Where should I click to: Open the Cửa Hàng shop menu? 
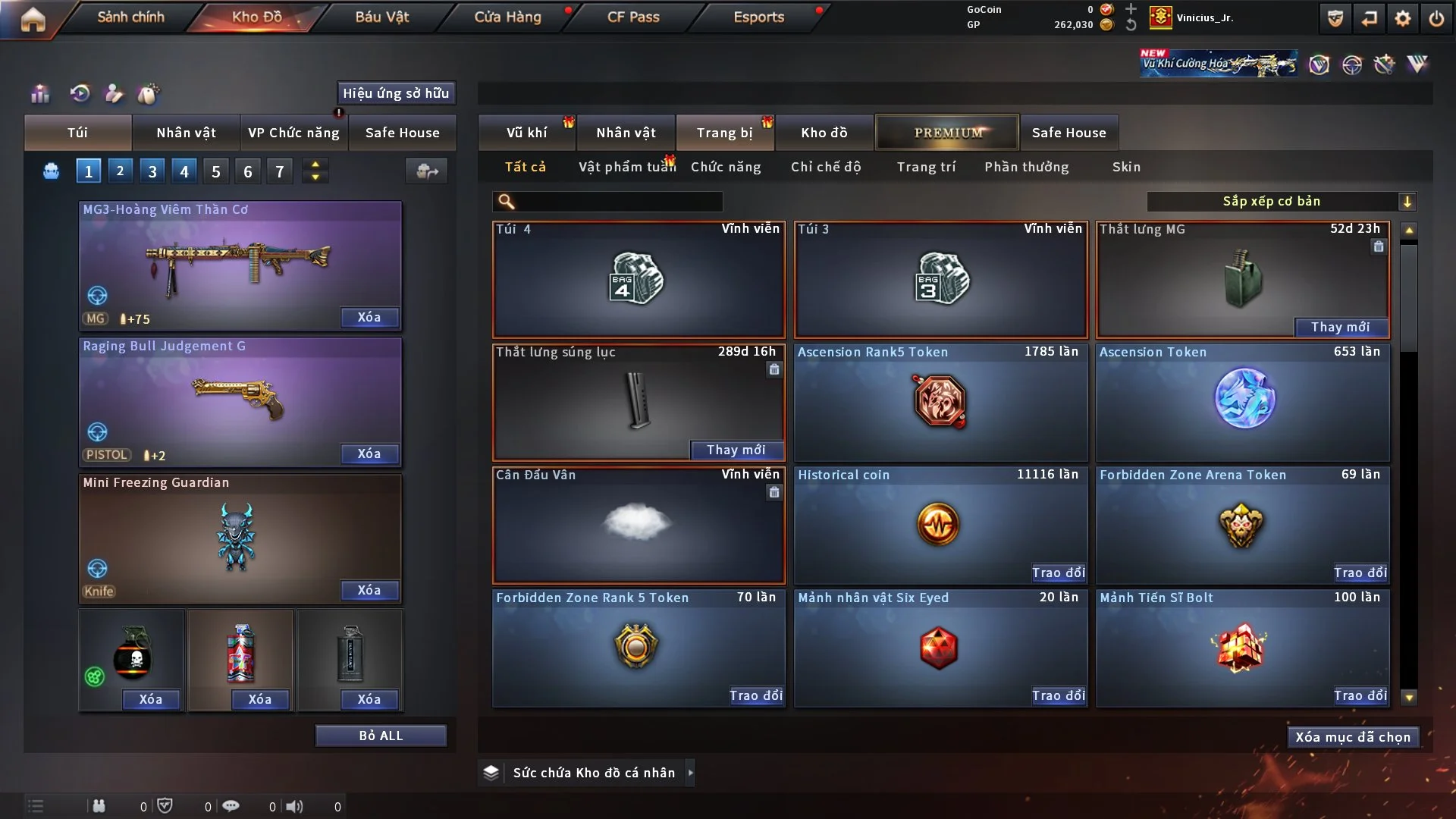point(507,17)
